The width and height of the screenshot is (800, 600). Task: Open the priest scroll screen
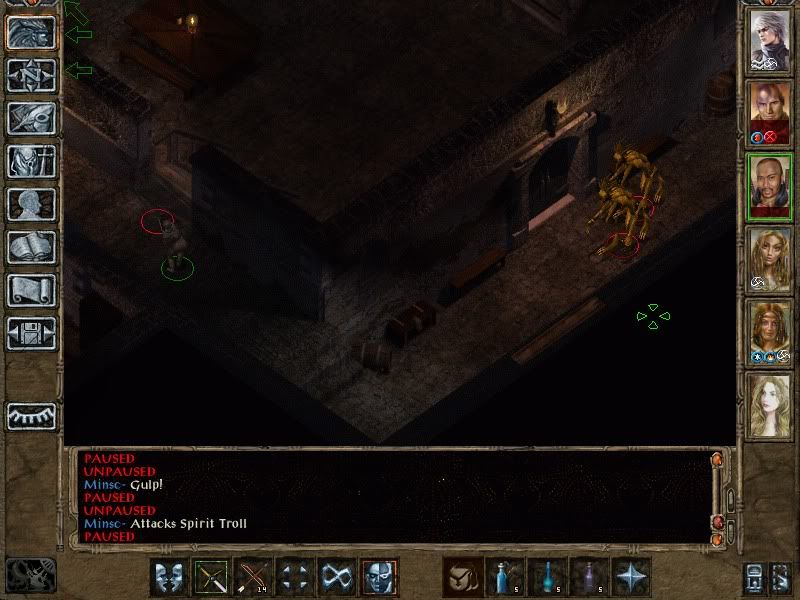pyautogui.click(x=31, y=290)
